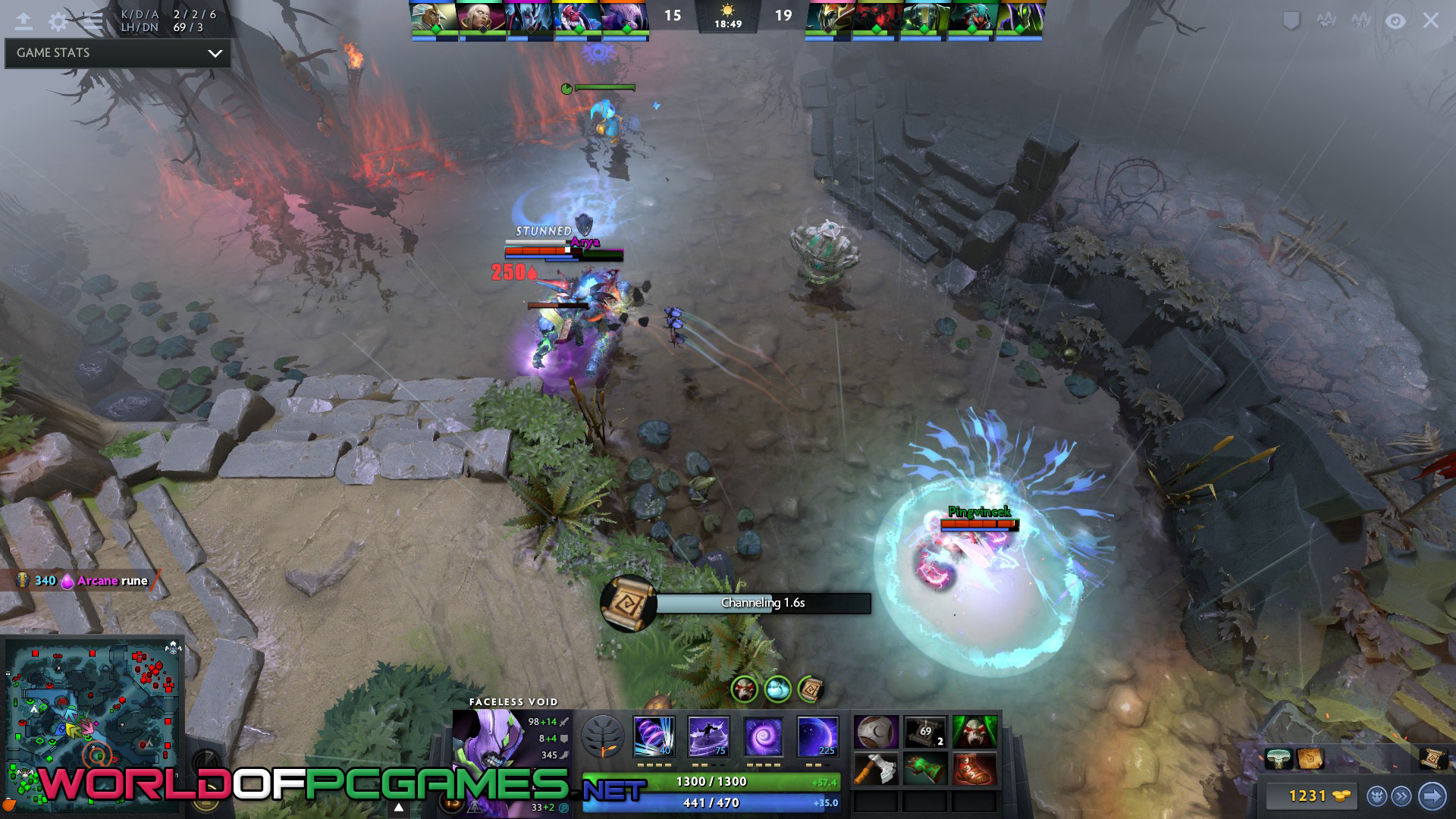Click the upload arrow icon
1456x819 pixels.
pos(24,21)
